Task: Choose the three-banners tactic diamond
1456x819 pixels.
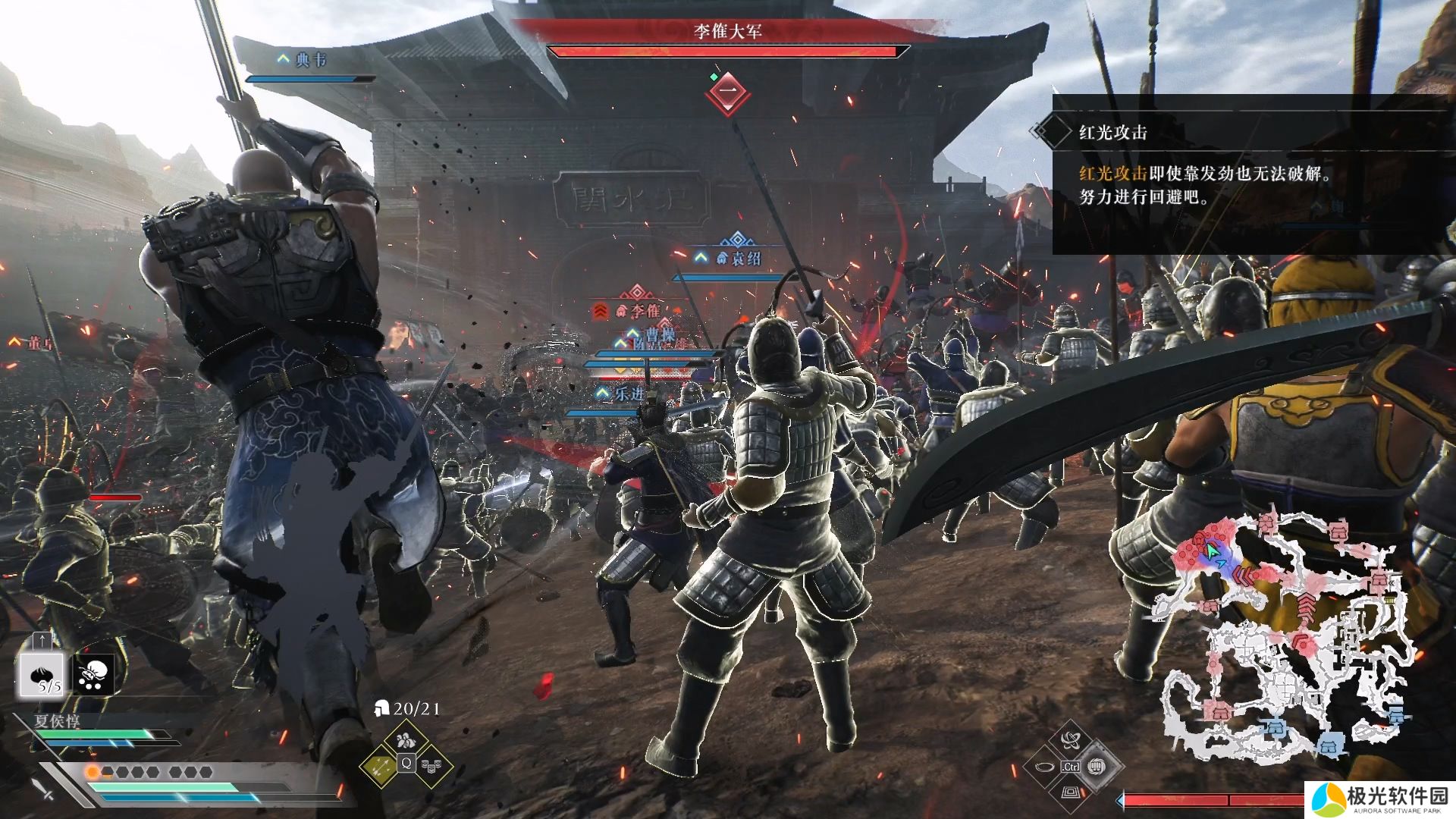Action: coord(433,767)
